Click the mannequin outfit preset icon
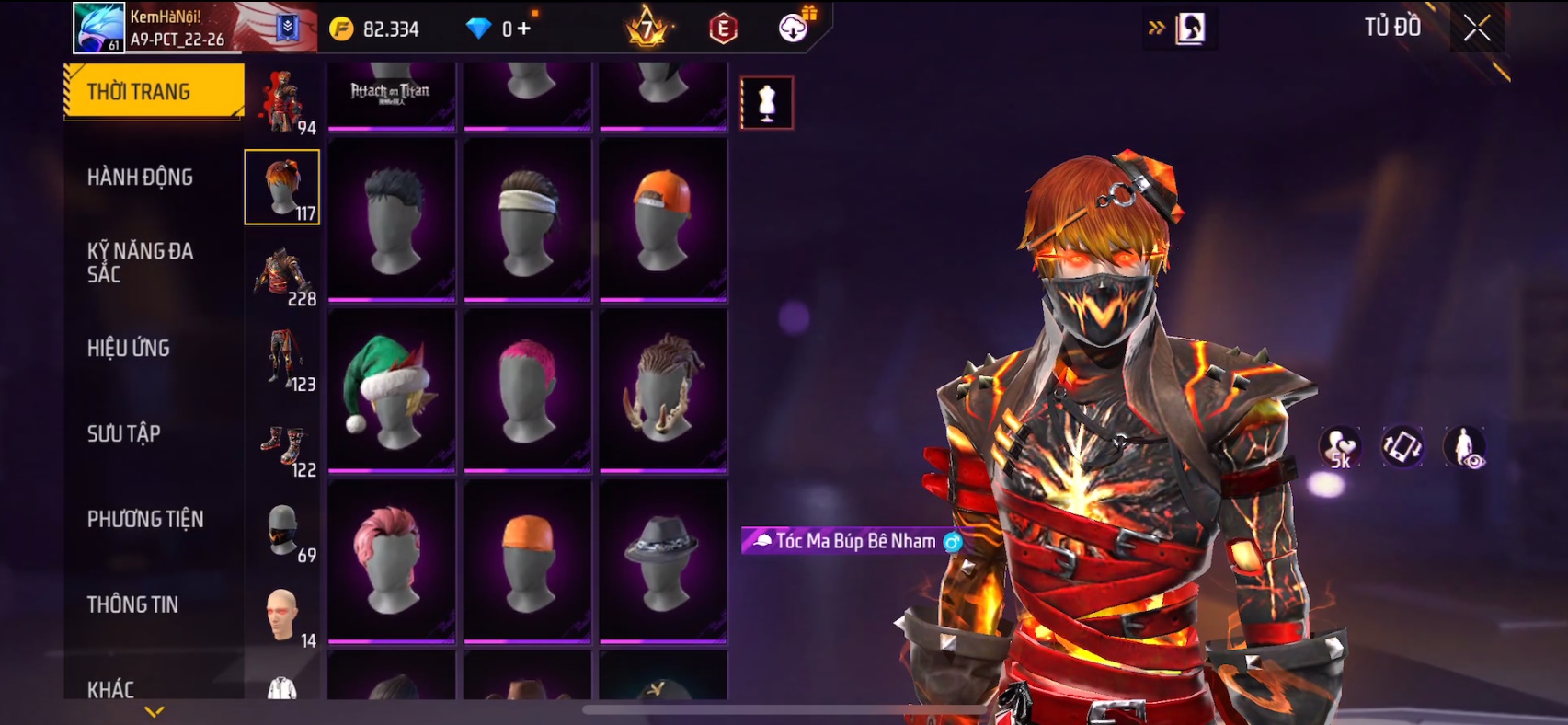The width and height of the screenshot is (1568, 725). 767,102
